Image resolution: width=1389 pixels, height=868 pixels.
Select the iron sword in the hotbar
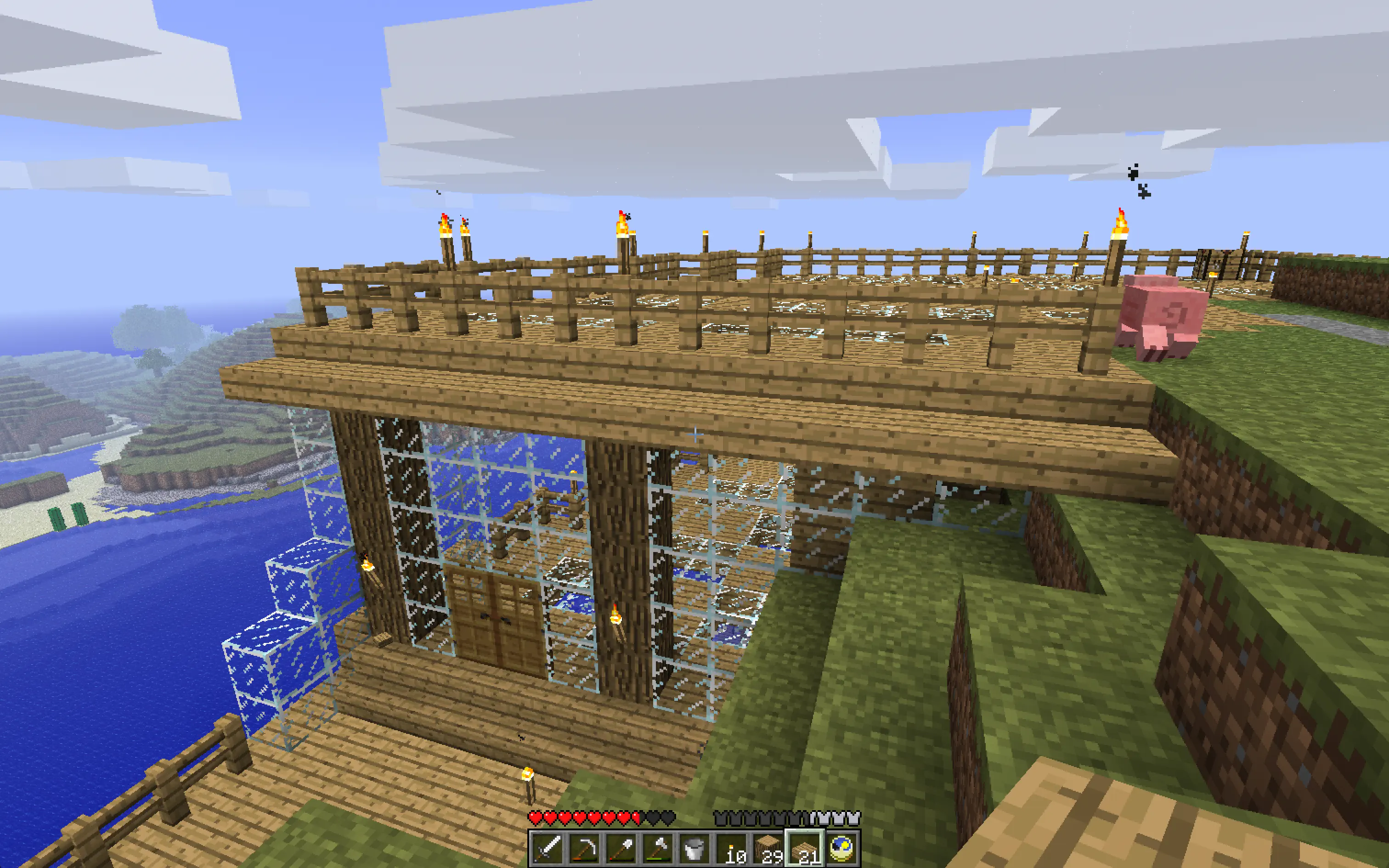pyautogui.click(x=547, y=850)
